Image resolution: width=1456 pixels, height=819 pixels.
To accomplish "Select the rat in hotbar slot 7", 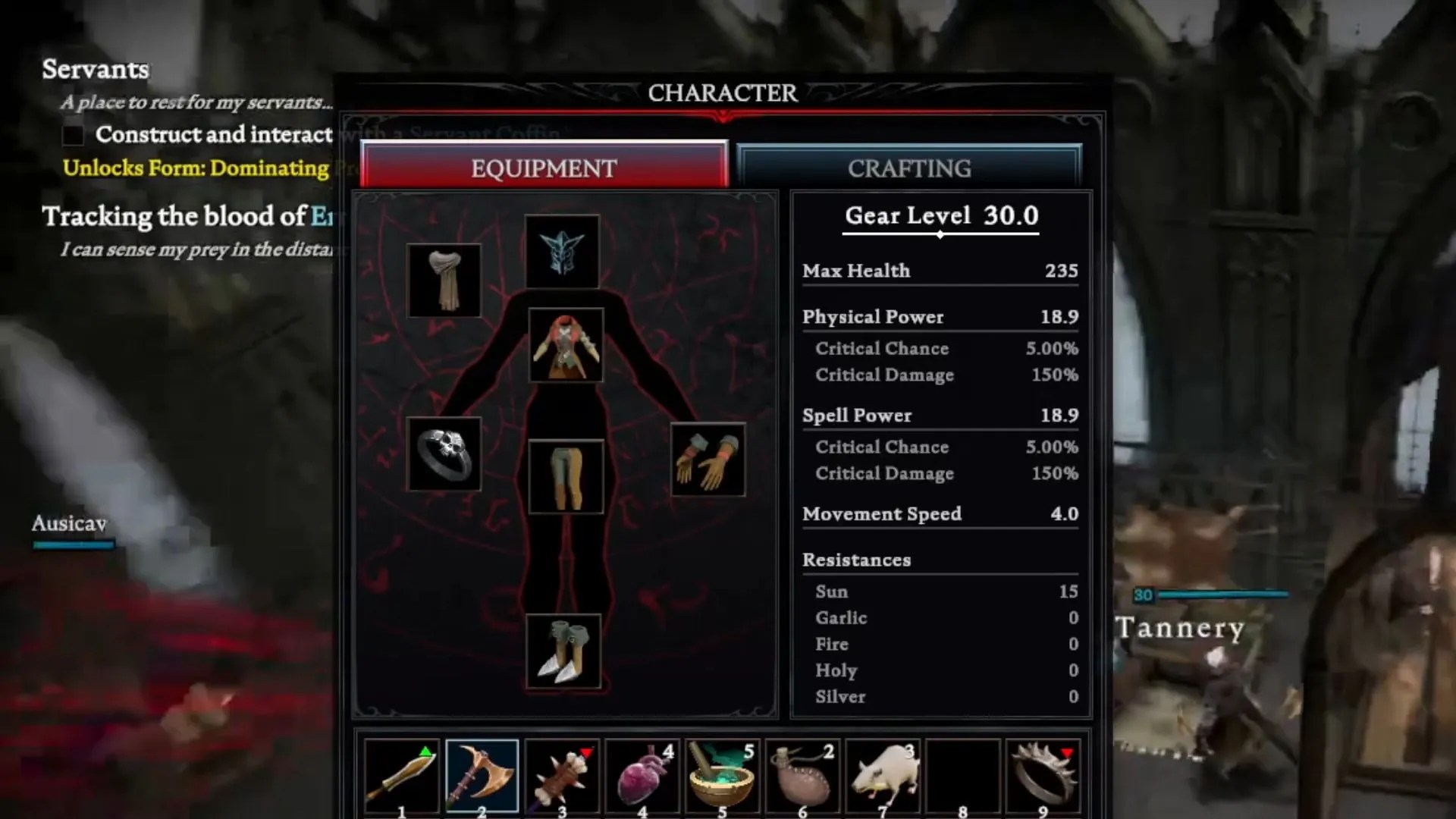I will pos(881,773).
